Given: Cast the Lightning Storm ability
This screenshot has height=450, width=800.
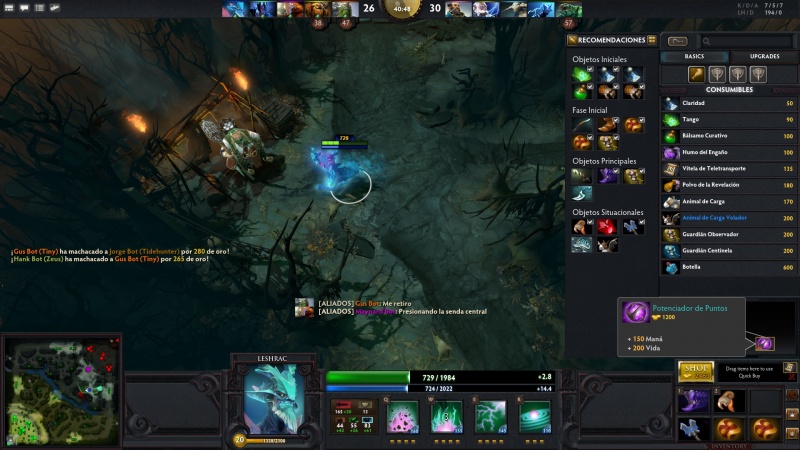Looking at the screenshot, I should pos(490,416).
